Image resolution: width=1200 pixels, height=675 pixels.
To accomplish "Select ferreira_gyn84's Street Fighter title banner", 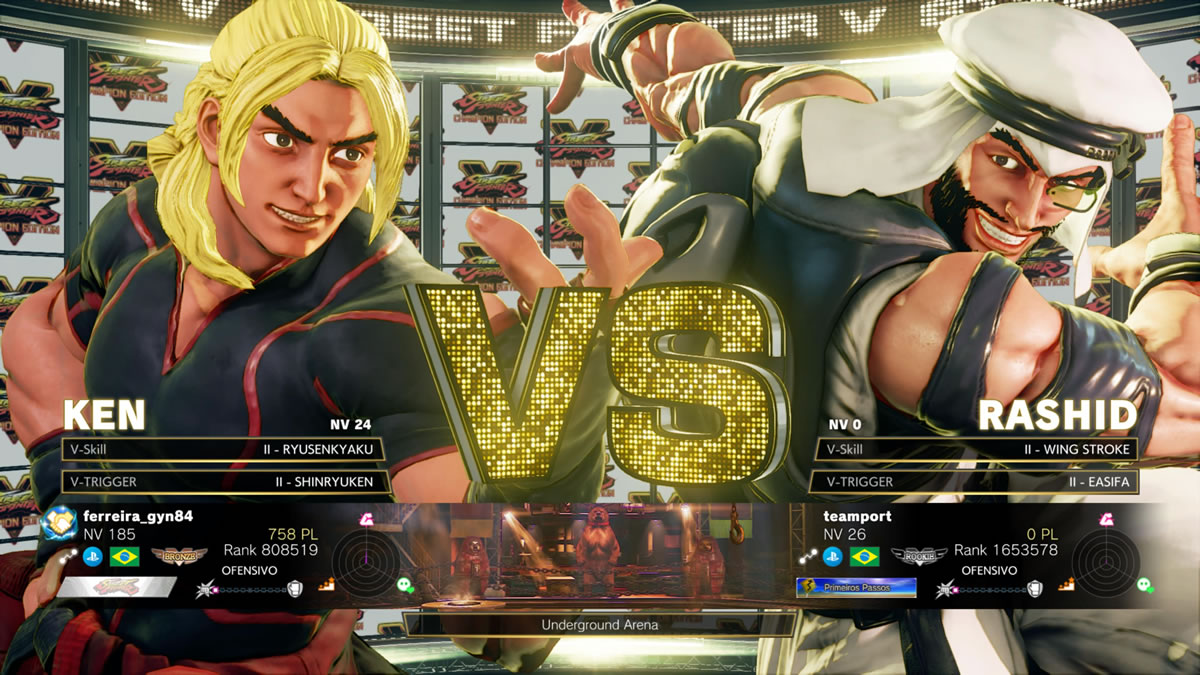I will (117, 588).
